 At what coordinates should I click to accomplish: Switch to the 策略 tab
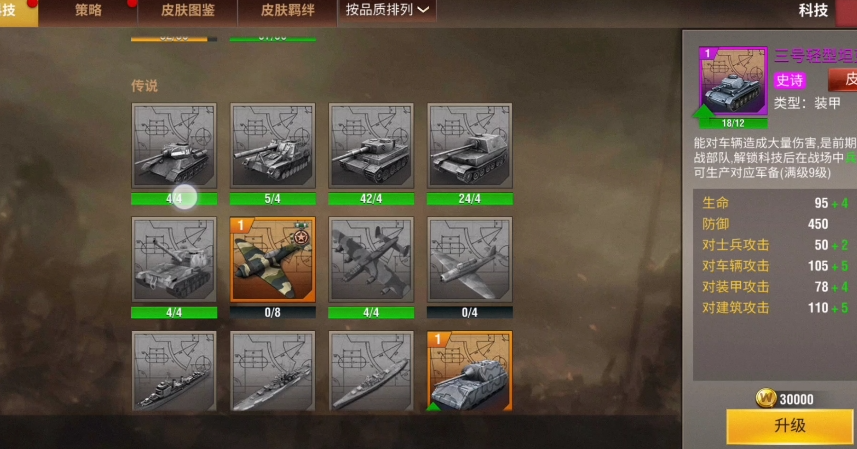(x=88, y=11)
